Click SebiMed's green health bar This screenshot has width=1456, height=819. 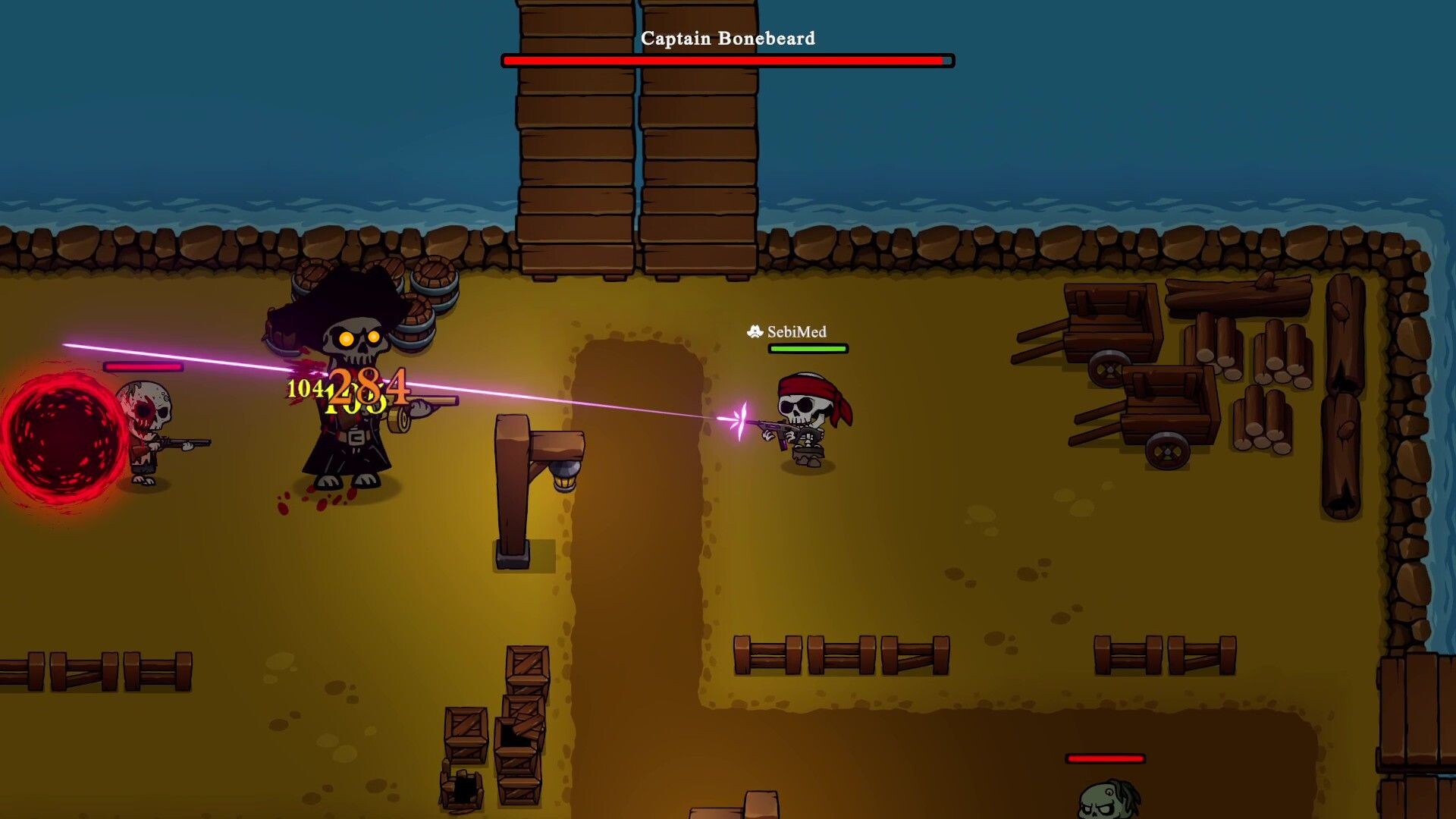click(x=806, y=349)
